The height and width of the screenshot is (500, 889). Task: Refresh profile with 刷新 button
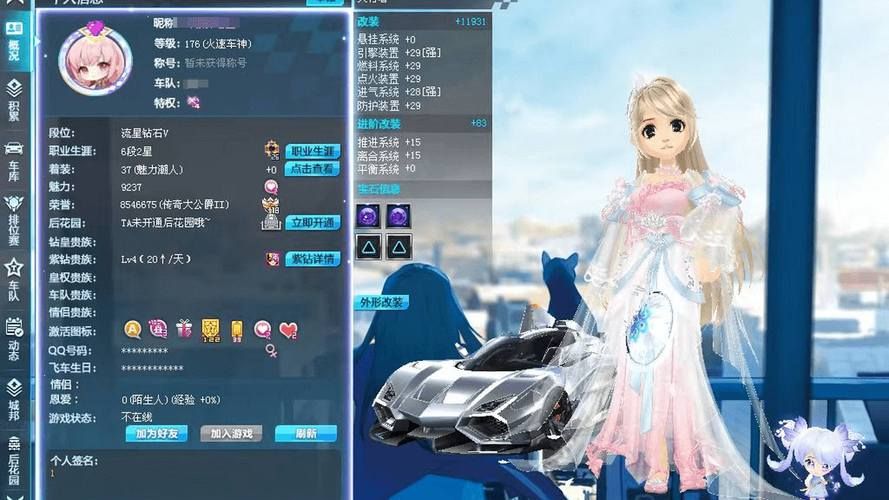click(x=305, y=434)
